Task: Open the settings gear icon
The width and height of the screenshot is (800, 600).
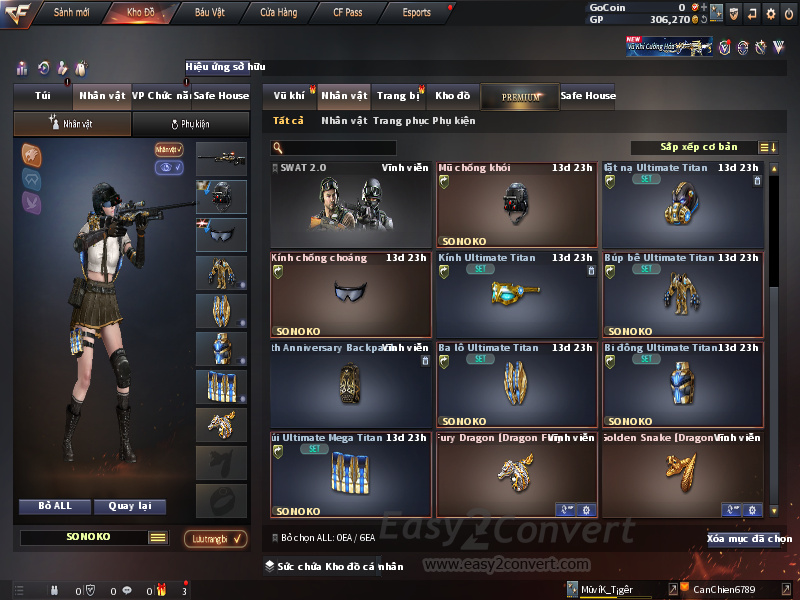Action: click(x=770, y=13)
